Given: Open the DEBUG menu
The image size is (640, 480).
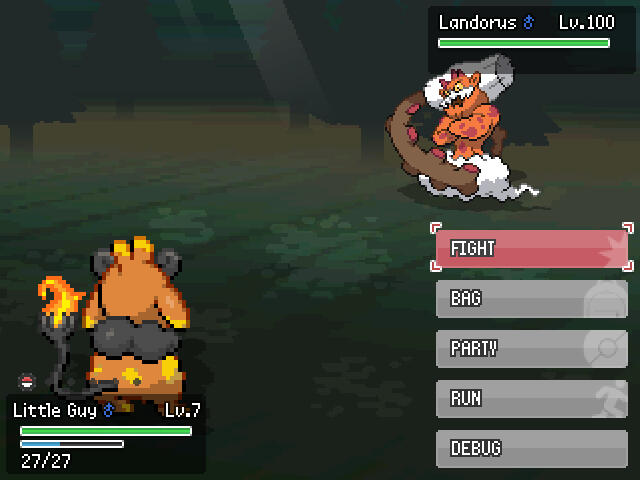Looking at the screenshot, I should pyautogui.click(x=531, y=449).
